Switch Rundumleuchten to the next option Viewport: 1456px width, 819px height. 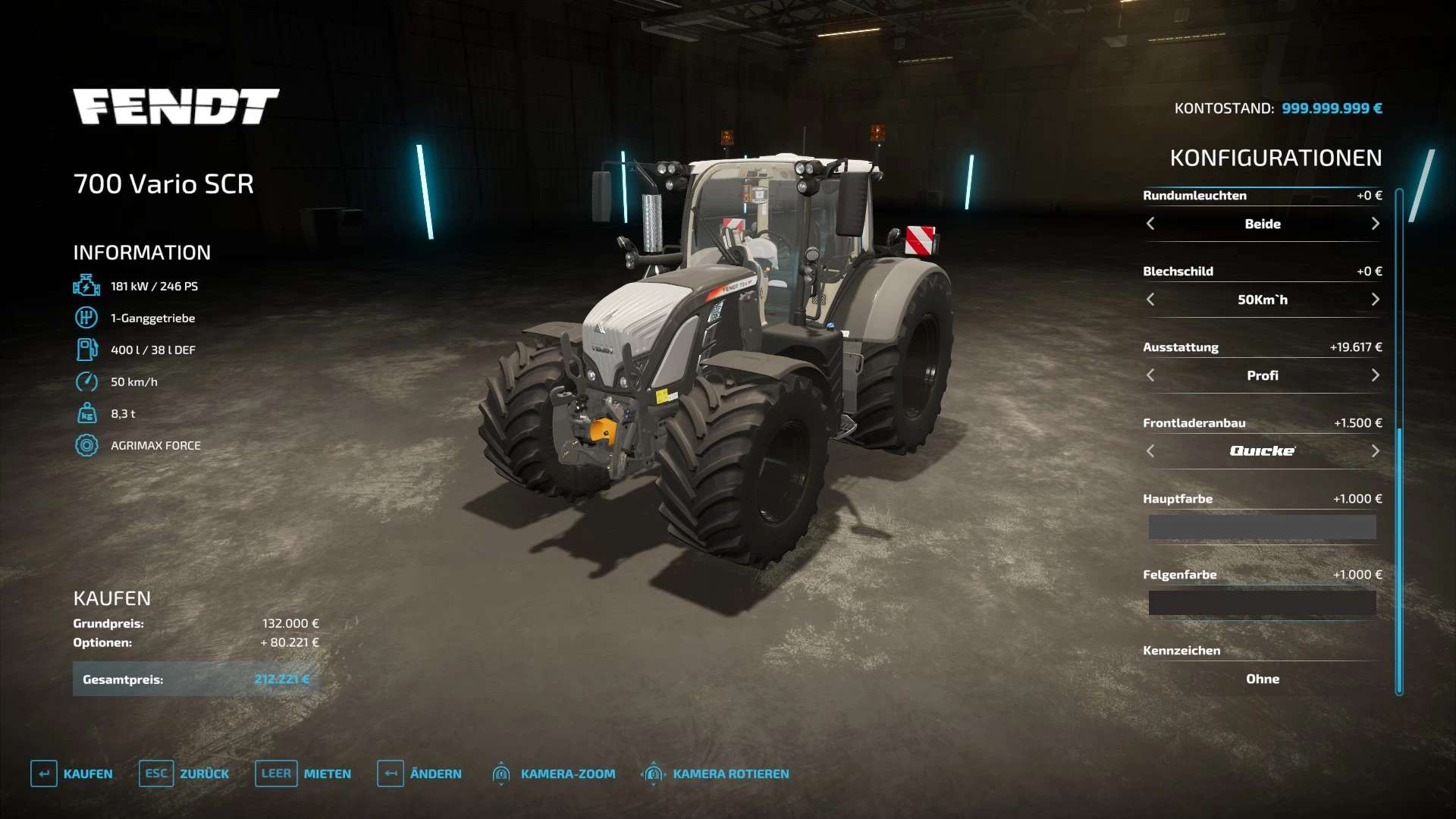pos(1375,224)
